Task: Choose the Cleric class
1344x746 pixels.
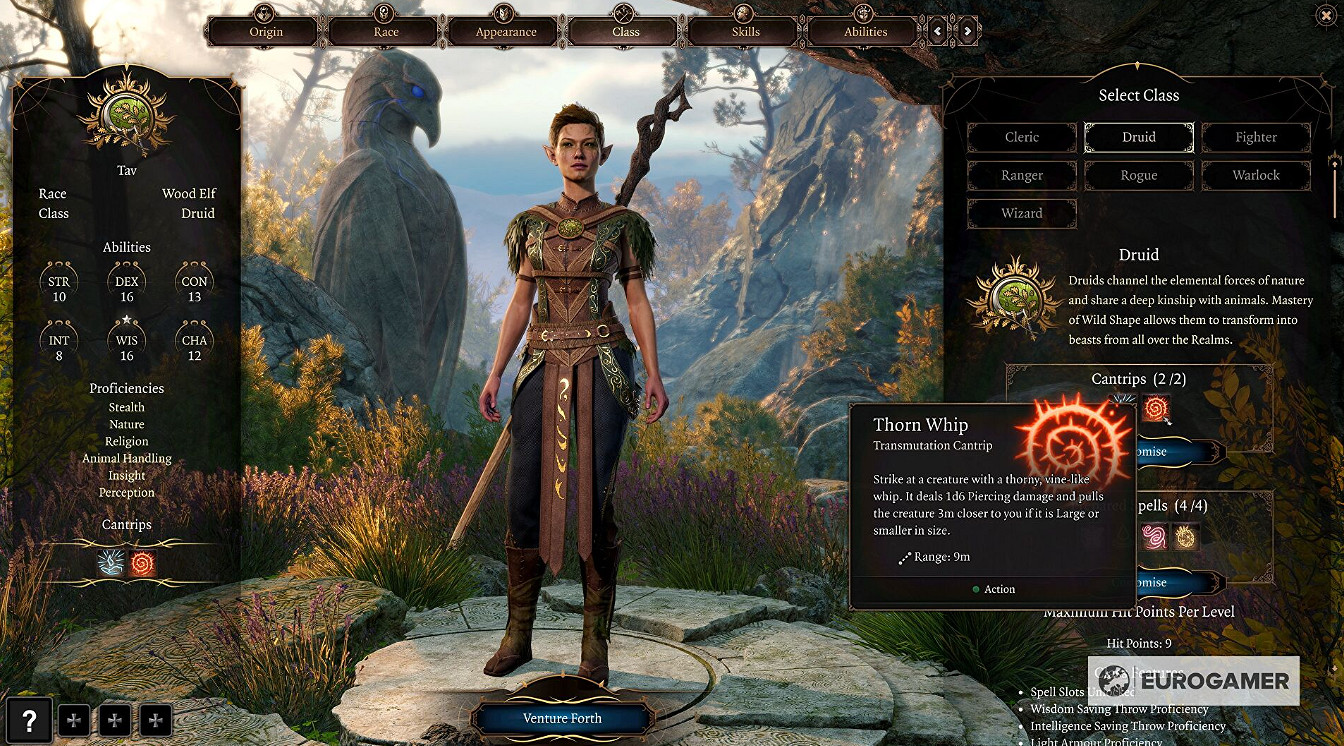Action: pos(1022,137)
